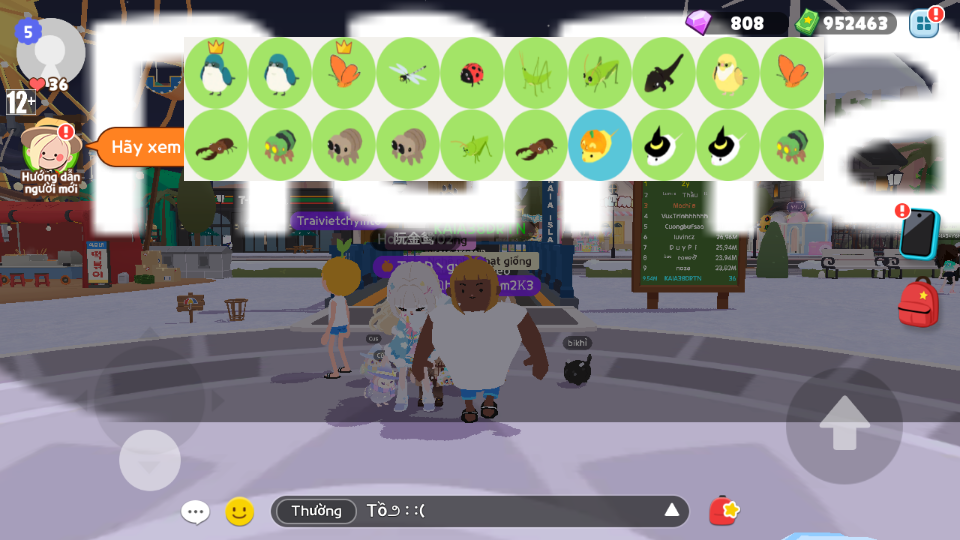Open the yellow smiley emote menu
Image resolution: width=960 pixels, height=540 pixels.
(x=239, y=512)
